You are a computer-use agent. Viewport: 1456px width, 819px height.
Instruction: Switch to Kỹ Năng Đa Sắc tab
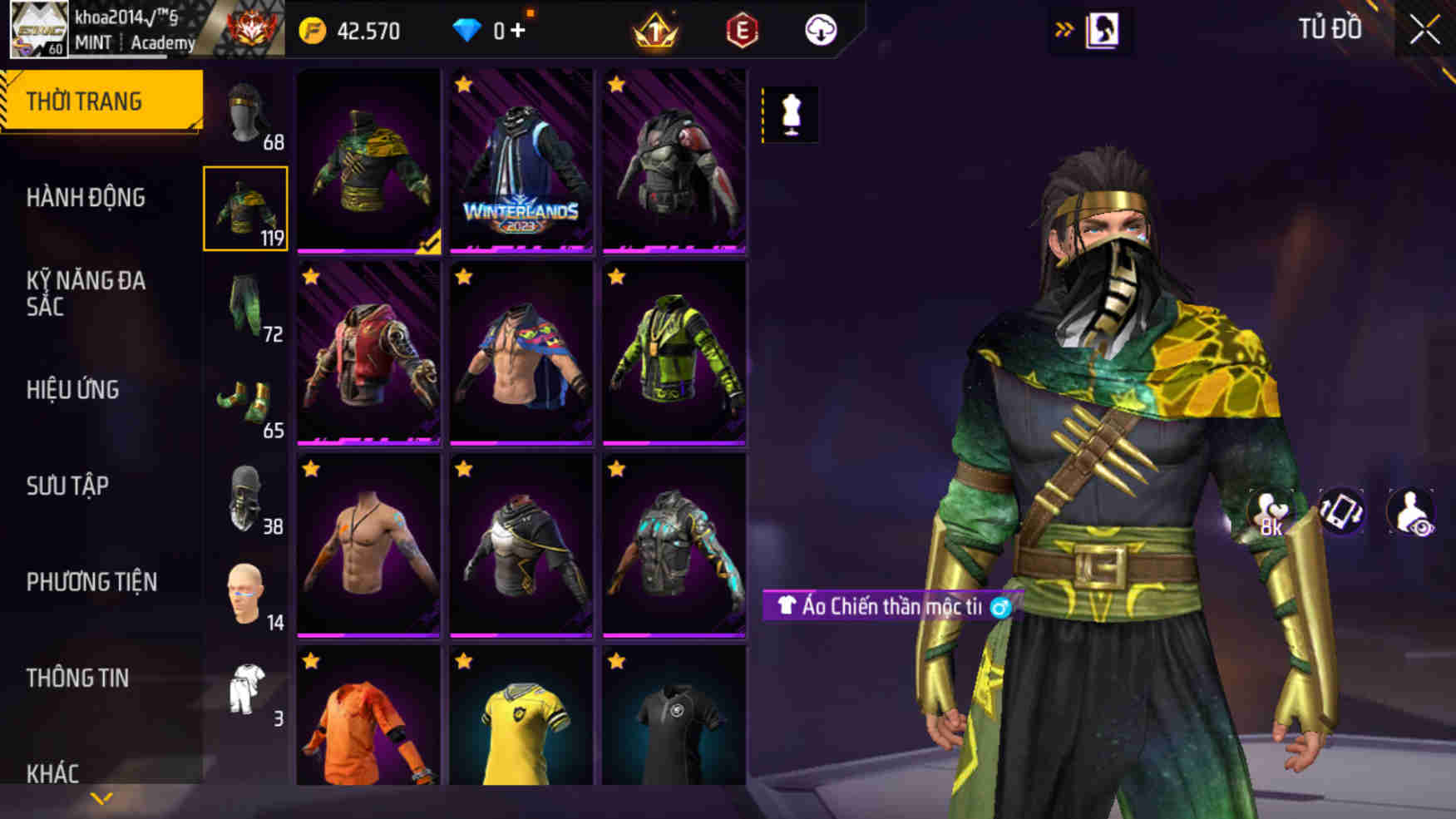86,294
